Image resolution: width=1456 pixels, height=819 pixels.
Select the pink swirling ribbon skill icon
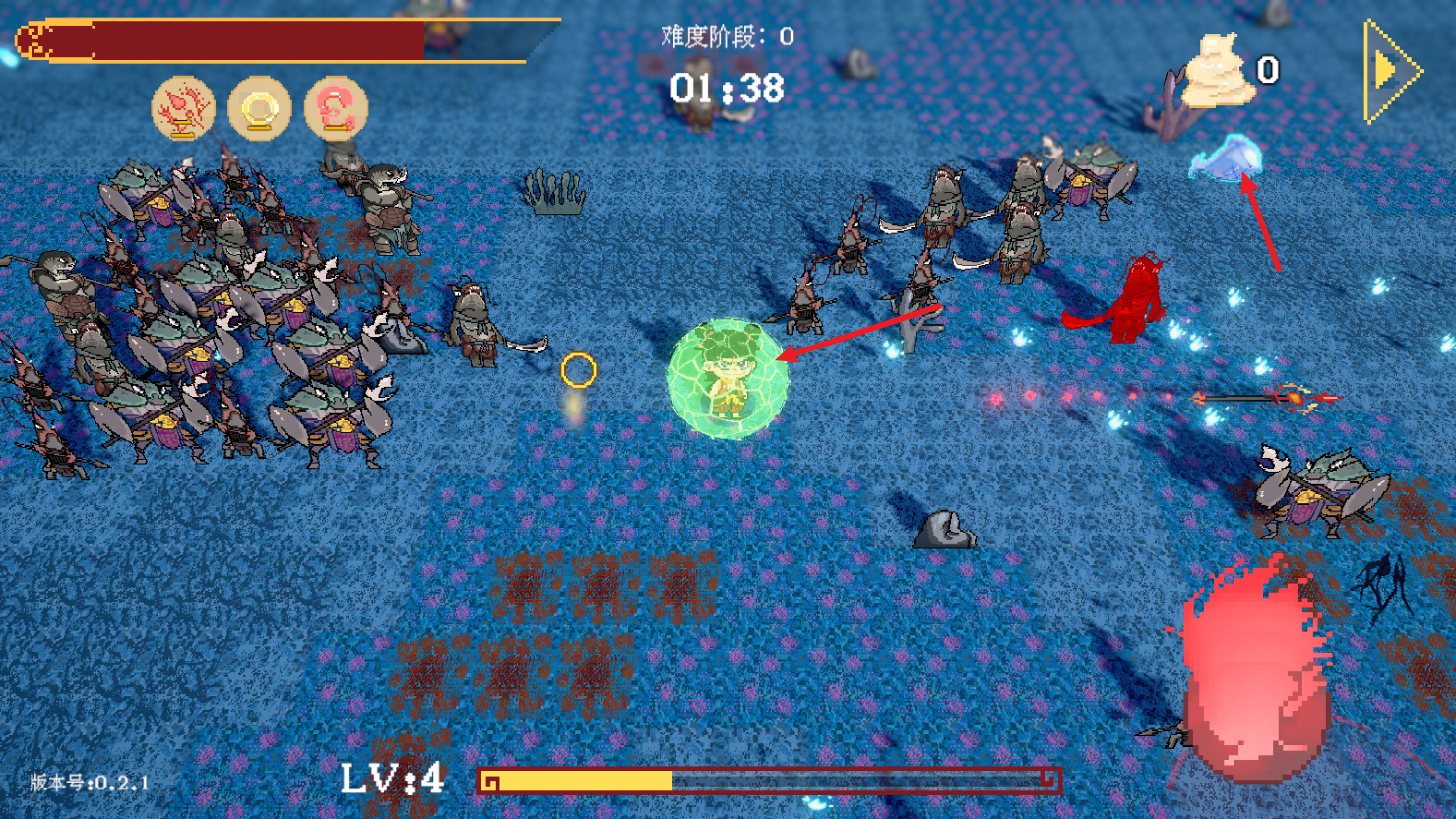337,108
